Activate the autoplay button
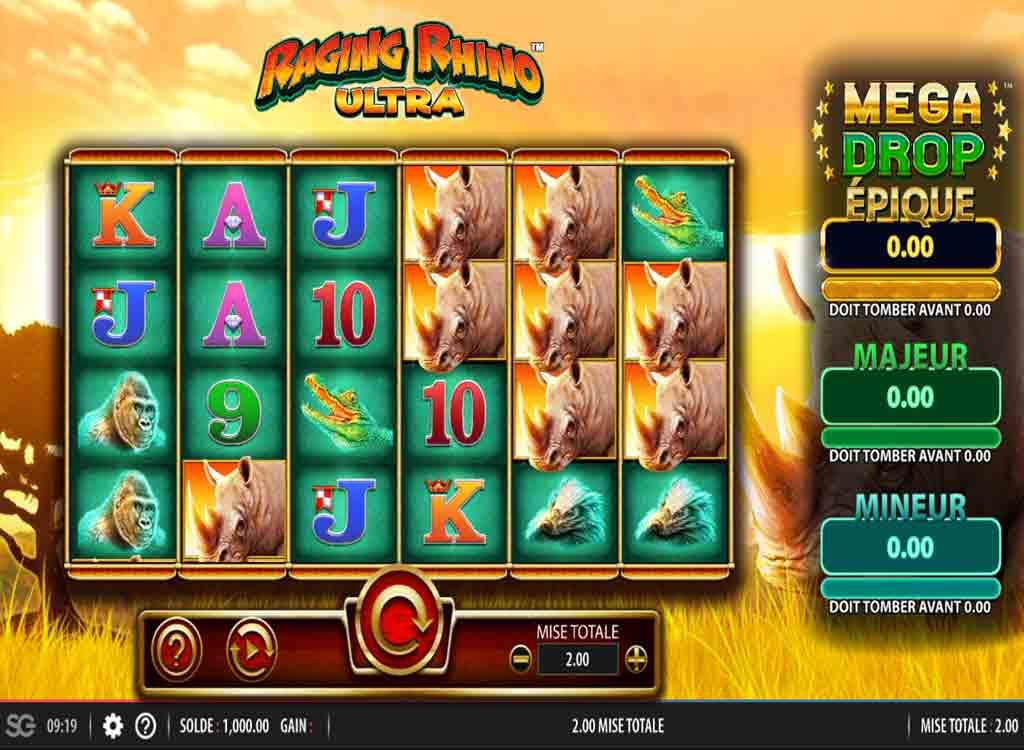The width and height of the screenshot is (1024, 750). point(251,650)
